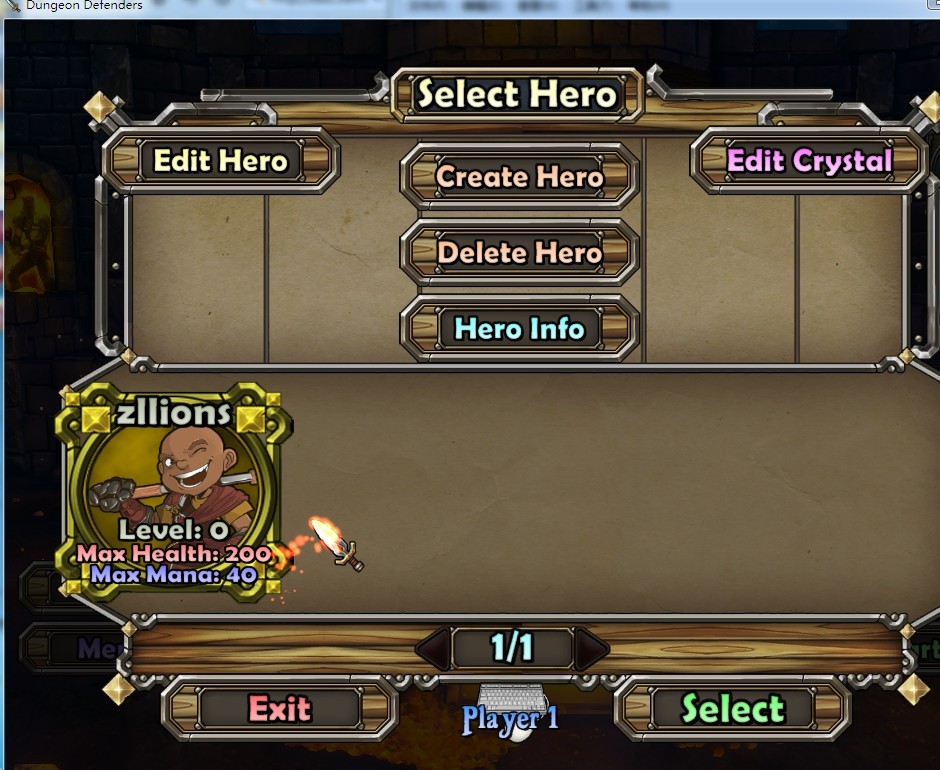
Task: Open the Edit Crystal option
Action: click(809, 160)
